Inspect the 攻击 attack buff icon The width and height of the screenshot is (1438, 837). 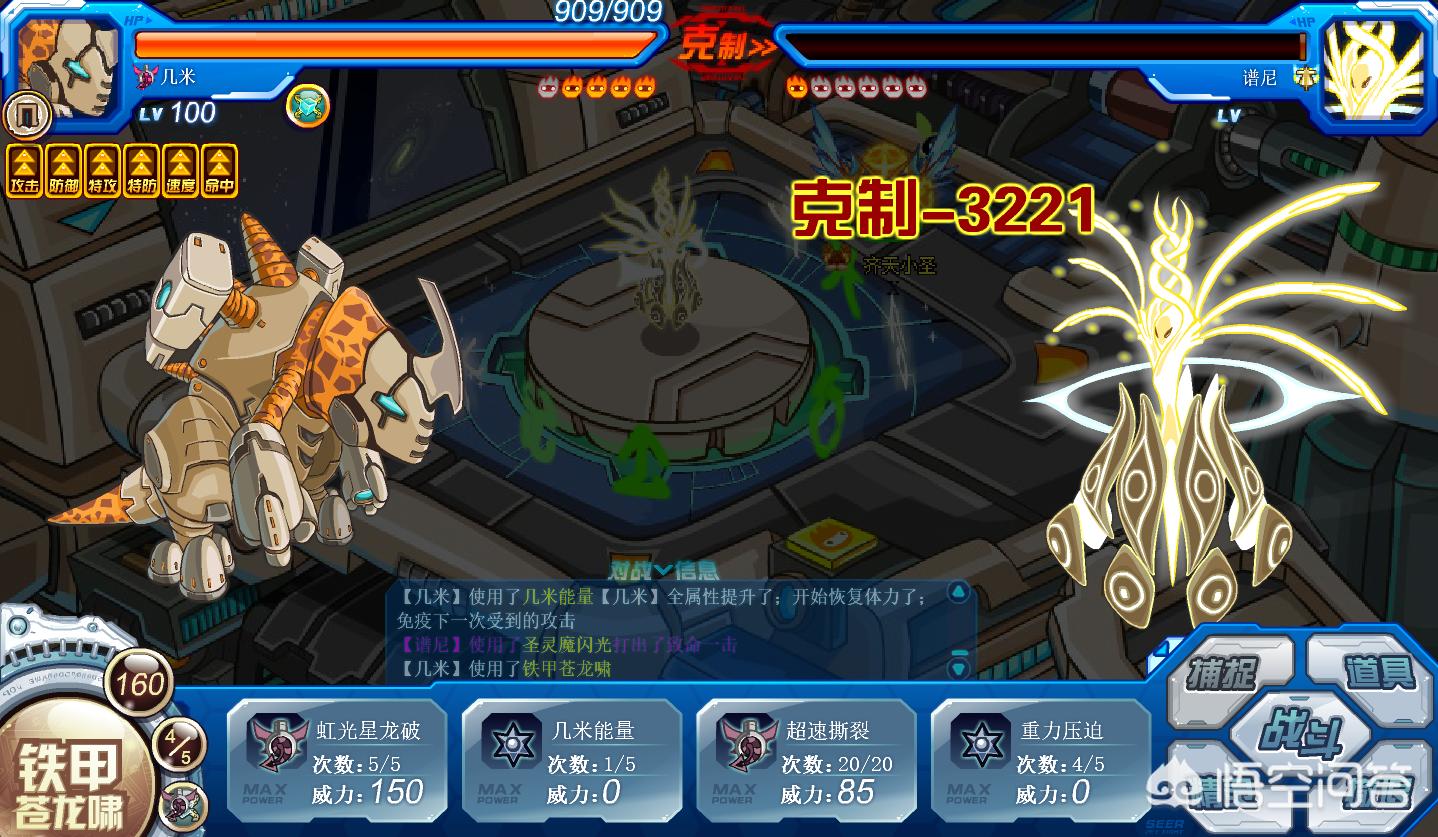[x=23, y=171]
